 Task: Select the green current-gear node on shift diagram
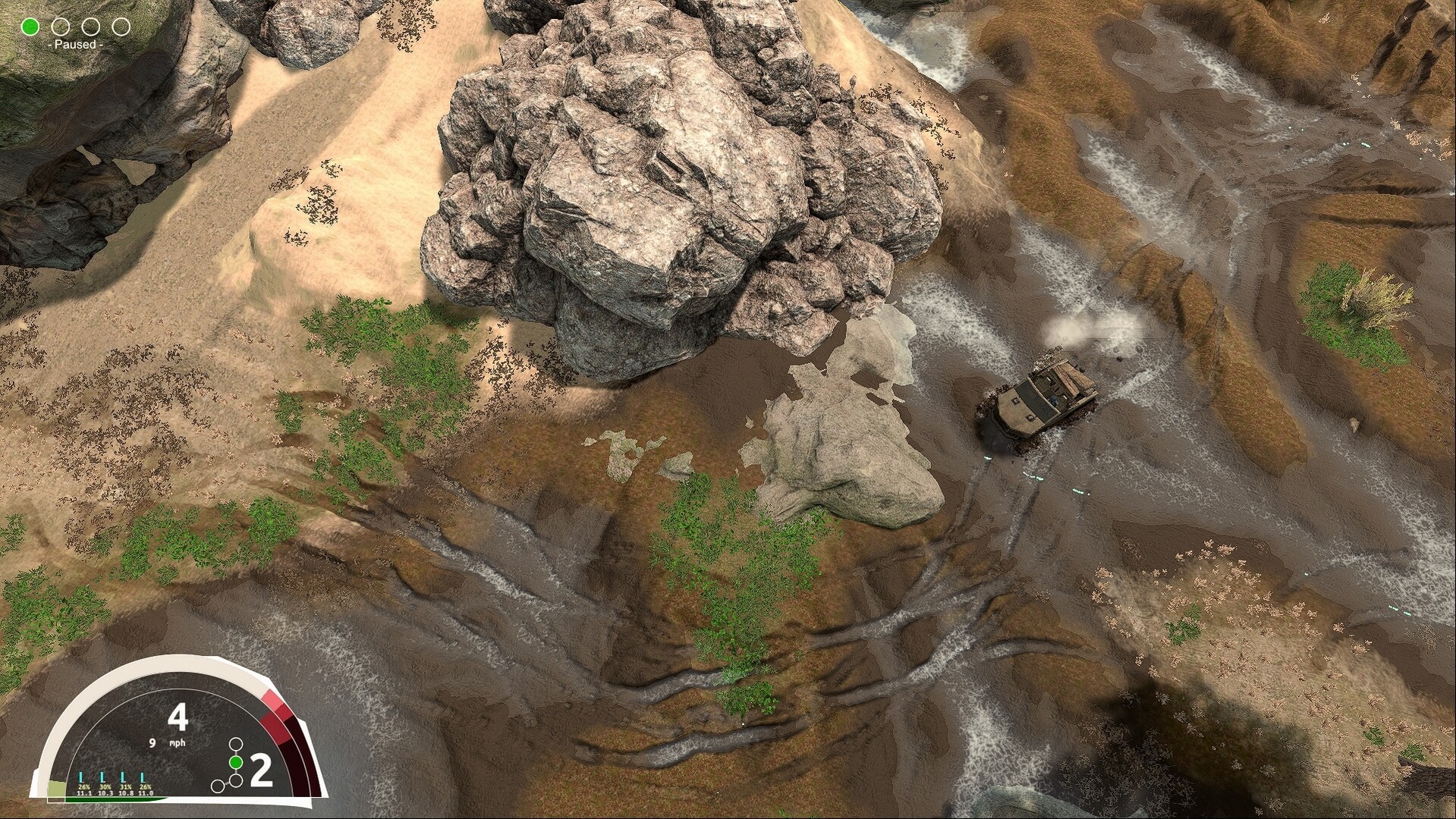[235, 762]
